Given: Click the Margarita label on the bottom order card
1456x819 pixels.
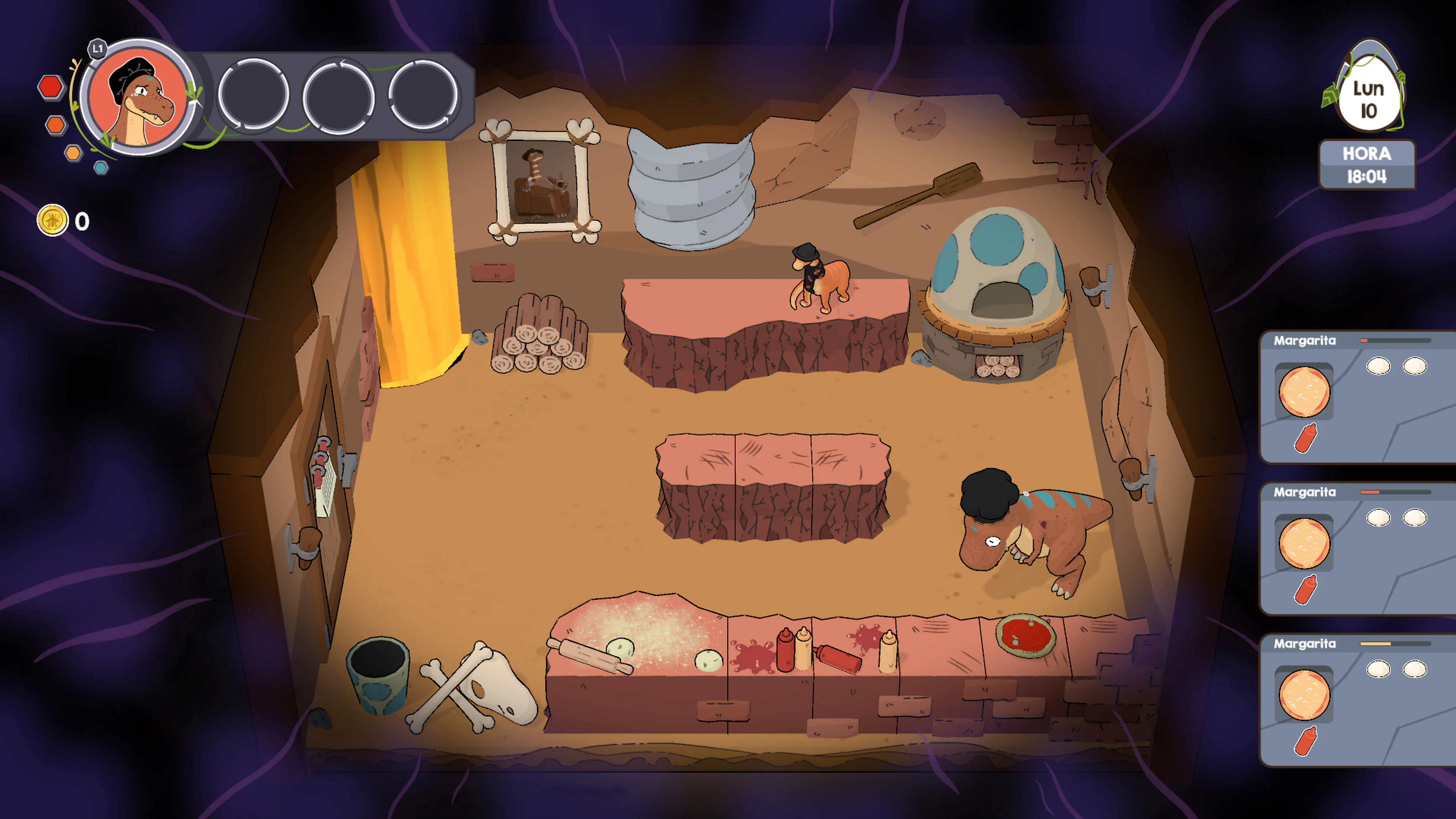Looking at the screenshot, I should [x=1305, y=644].
